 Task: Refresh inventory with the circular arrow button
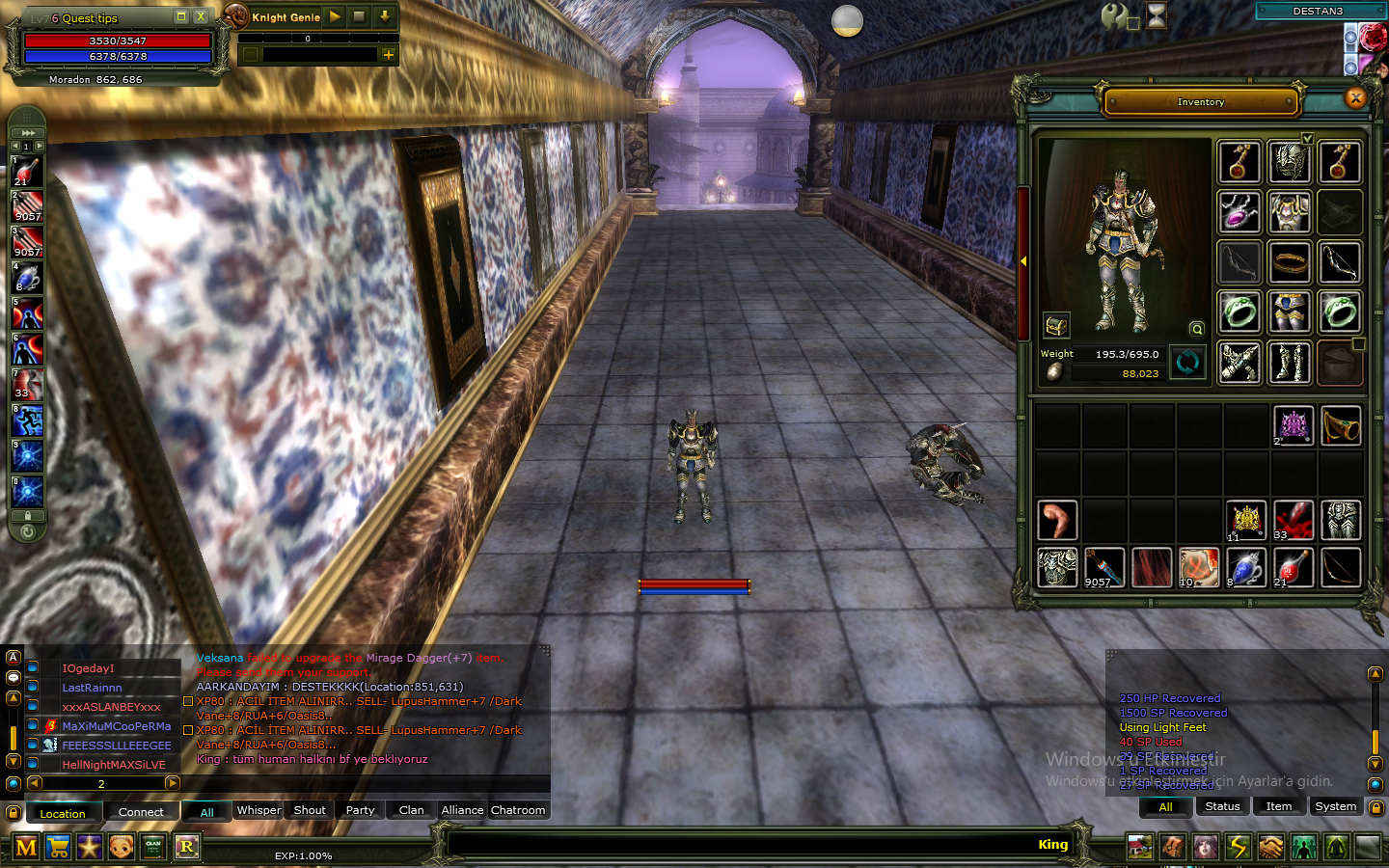tap(1187, 362)
